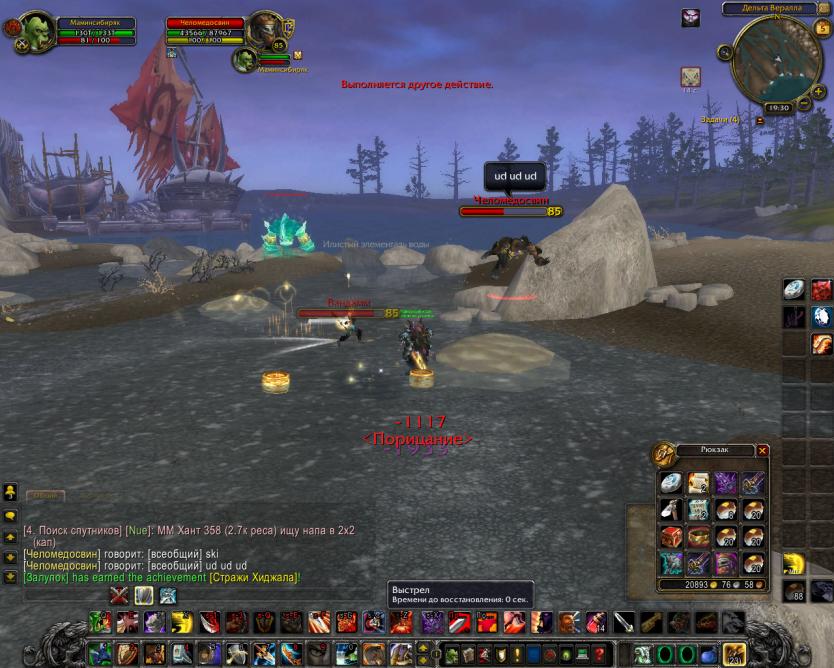Click the item stack showing 88
The height and width of the screenshot is (668, 834).
794,590
